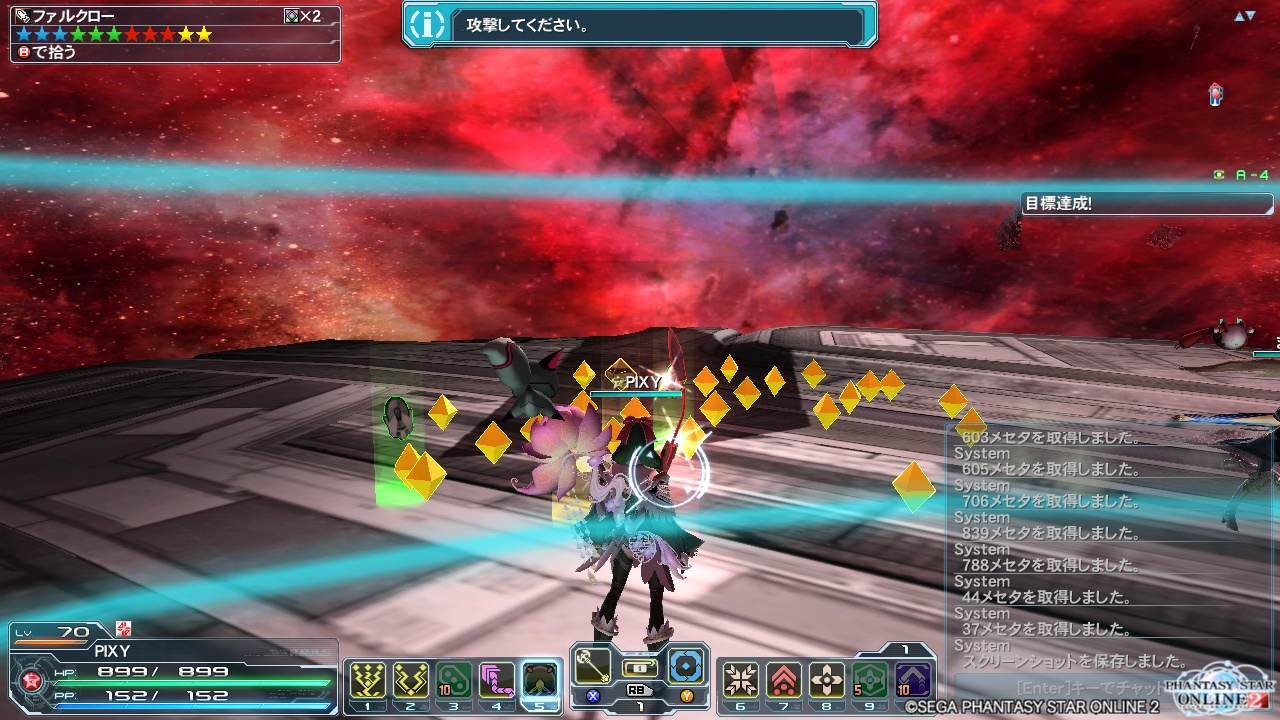This screenshot has height=720, width=1280.
Task: Use the green item in slot 3
Action: (x=453, y=681)
